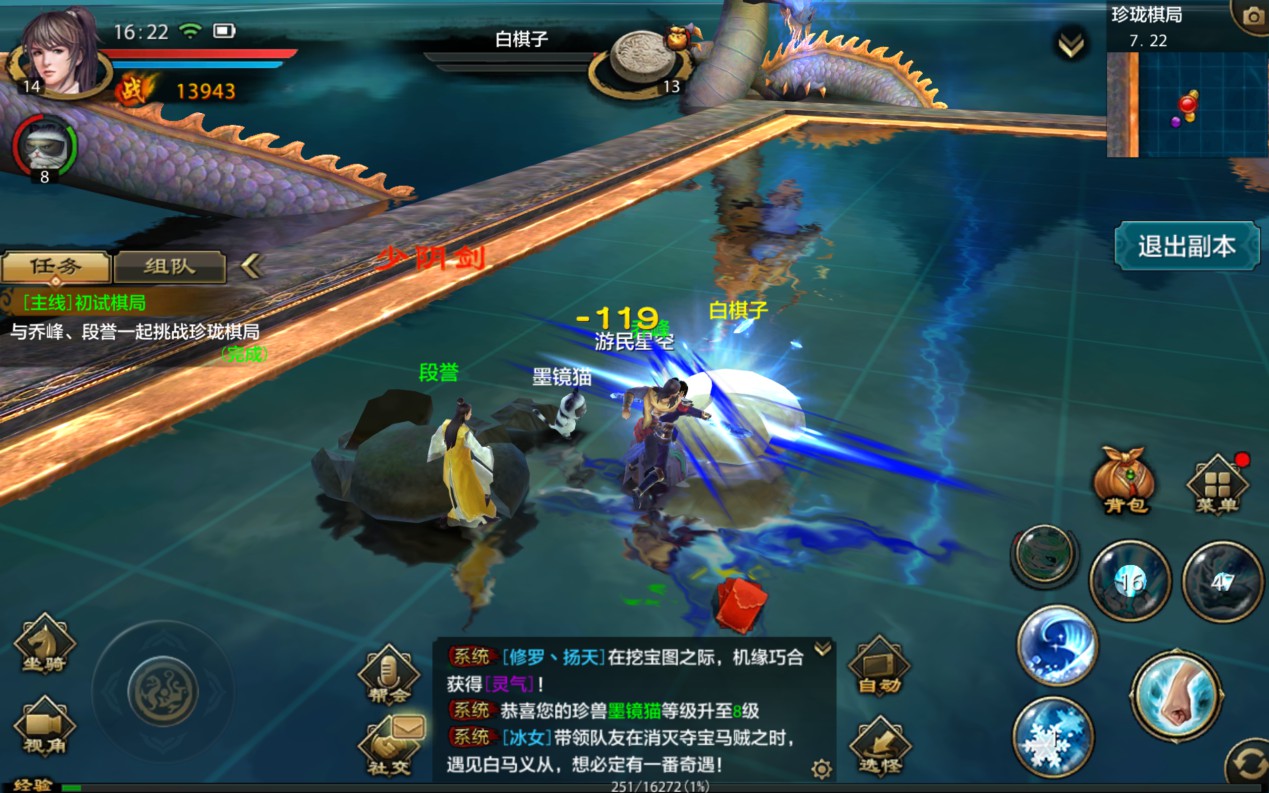Toggle 自动 auto-combat

coord(879,665)
